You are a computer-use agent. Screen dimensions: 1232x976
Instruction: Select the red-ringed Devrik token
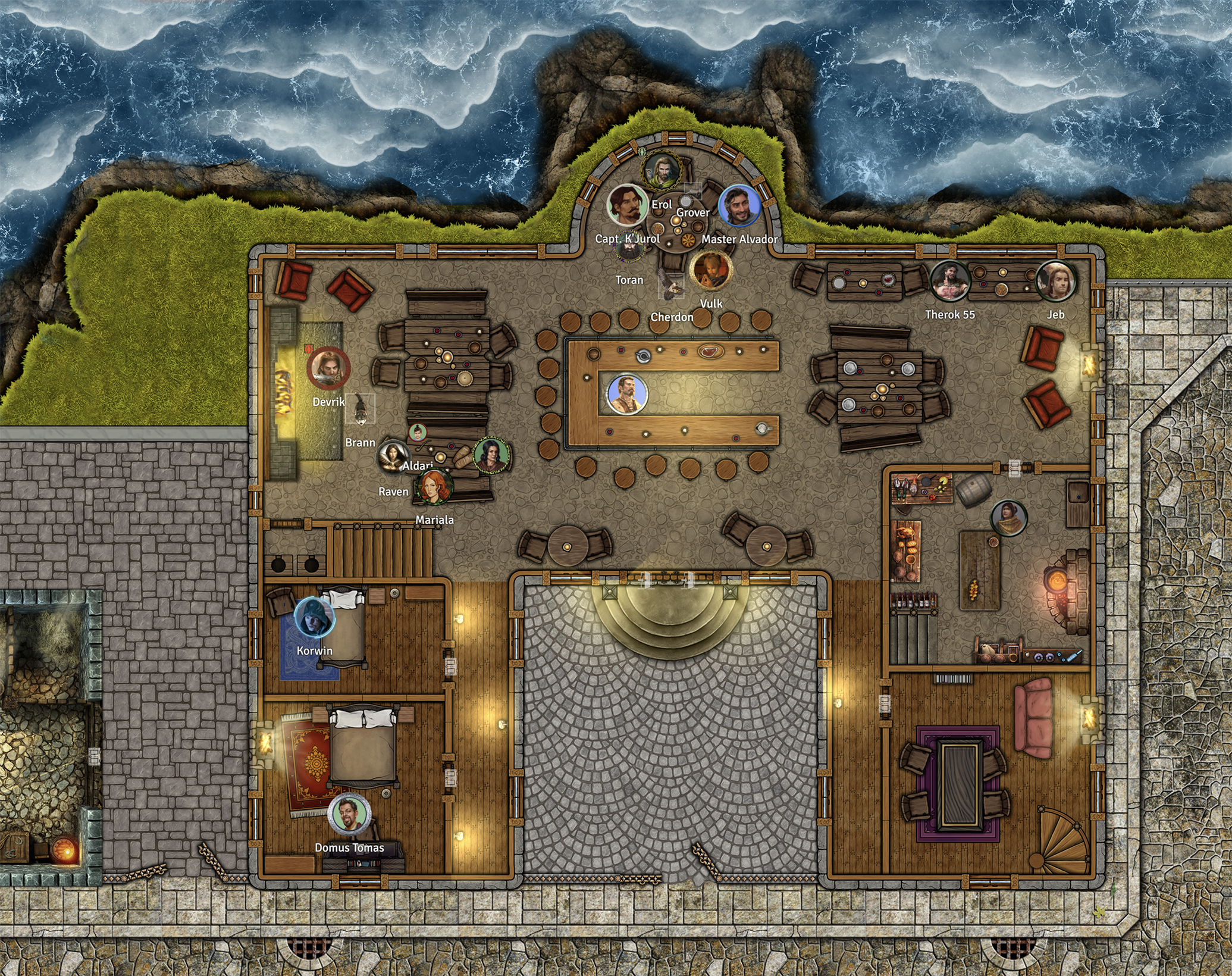(328, 368)
